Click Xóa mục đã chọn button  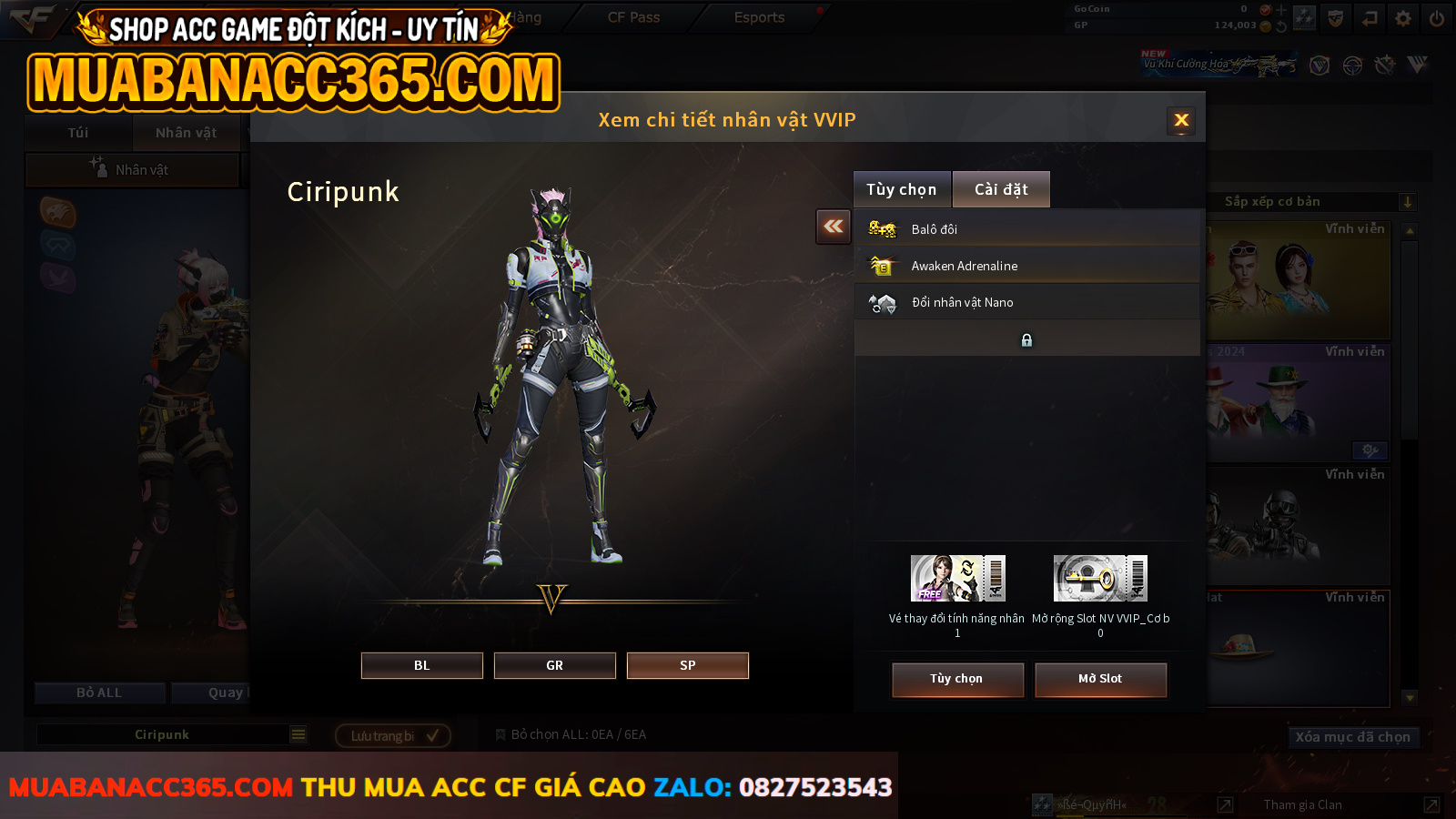(x=1352, y=737)
